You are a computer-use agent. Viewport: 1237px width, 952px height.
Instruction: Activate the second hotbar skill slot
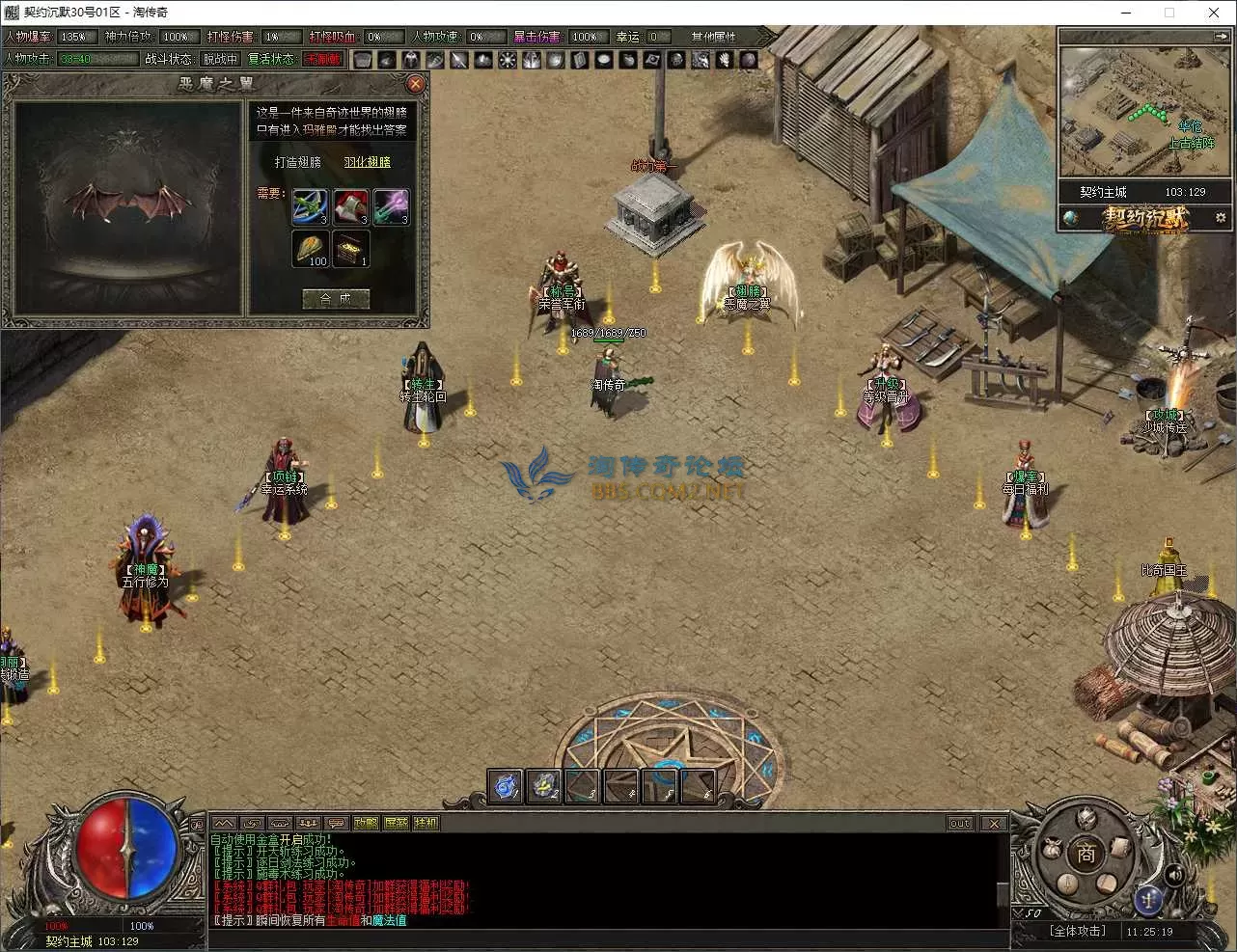point(544,786)
